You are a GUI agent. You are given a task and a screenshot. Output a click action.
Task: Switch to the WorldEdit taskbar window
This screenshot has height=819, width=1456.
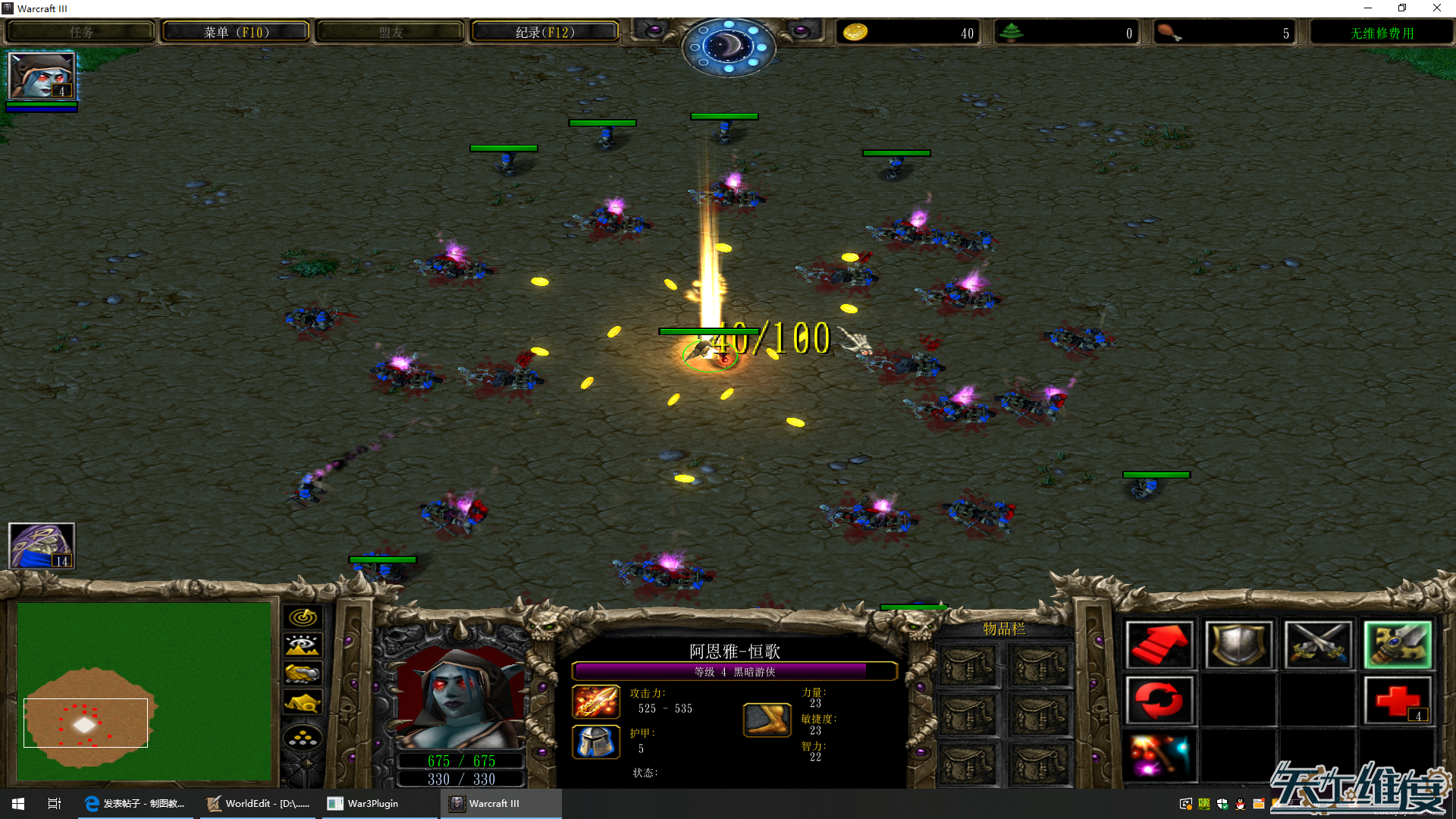pos(259,804)
